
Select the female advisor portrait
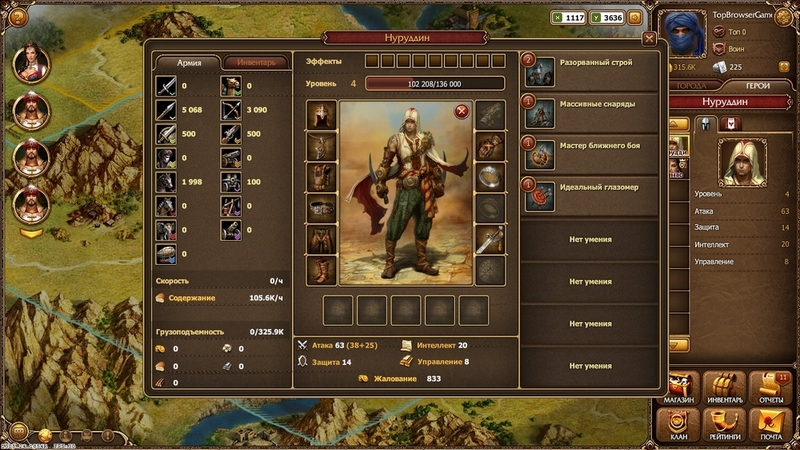(x=31, y=62)
